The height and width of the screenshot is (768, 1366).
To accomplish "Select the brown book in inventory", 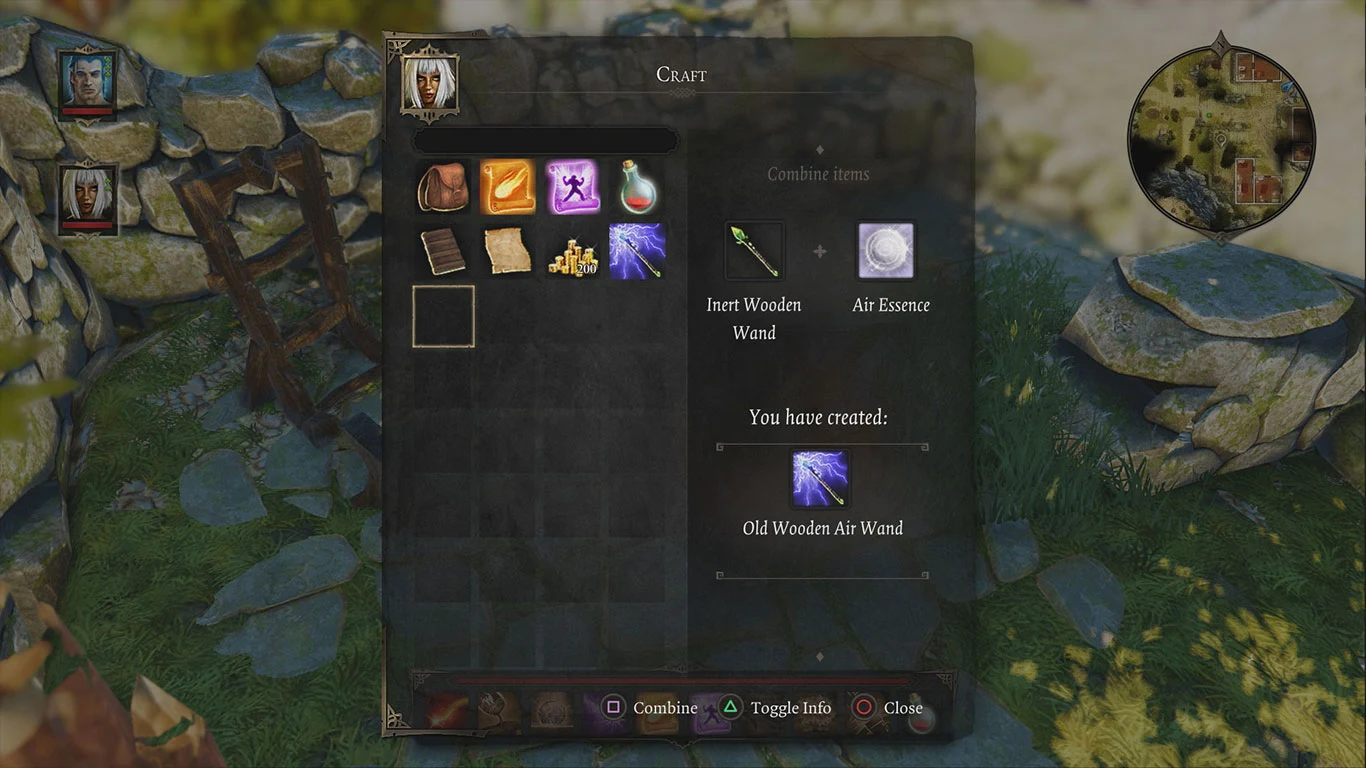I will 443,252.
